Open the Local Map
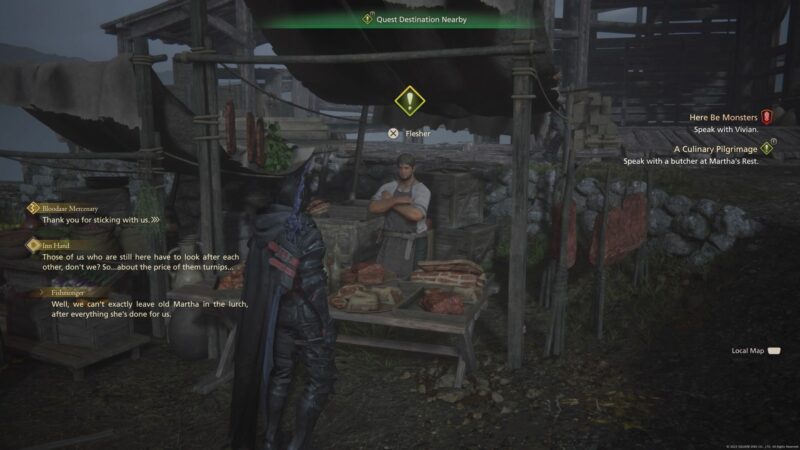Screen dimensions: 800x450 pos(754,351)
